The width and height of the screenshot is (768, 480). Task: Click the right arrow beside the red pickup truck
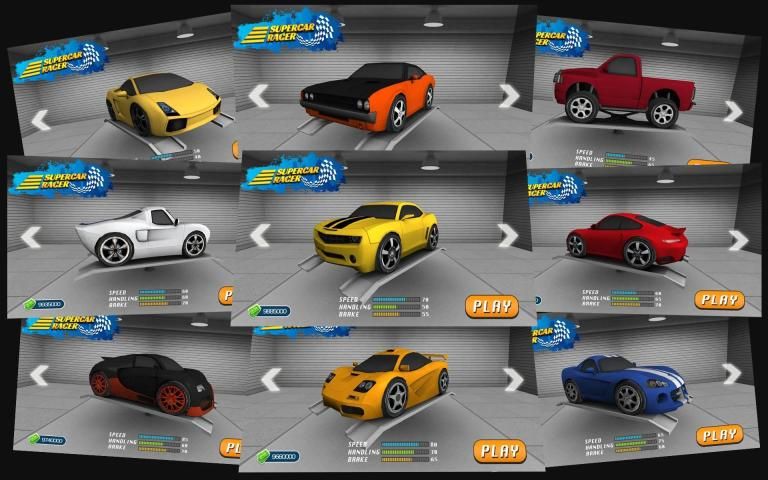pos(733,111)
